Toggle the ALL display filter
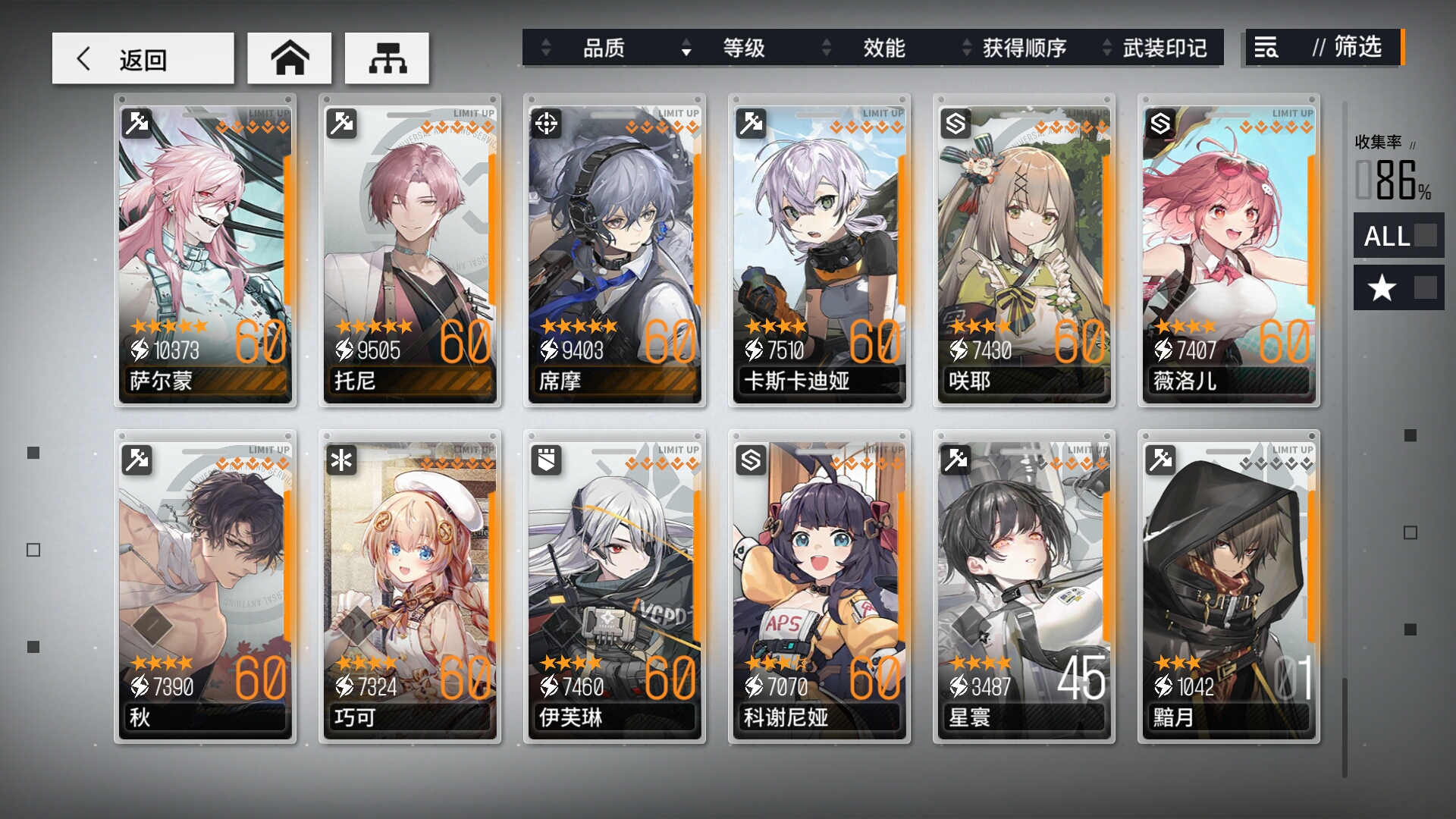Viewport: 1456px width, 819px height. [x=1398, y=236]
